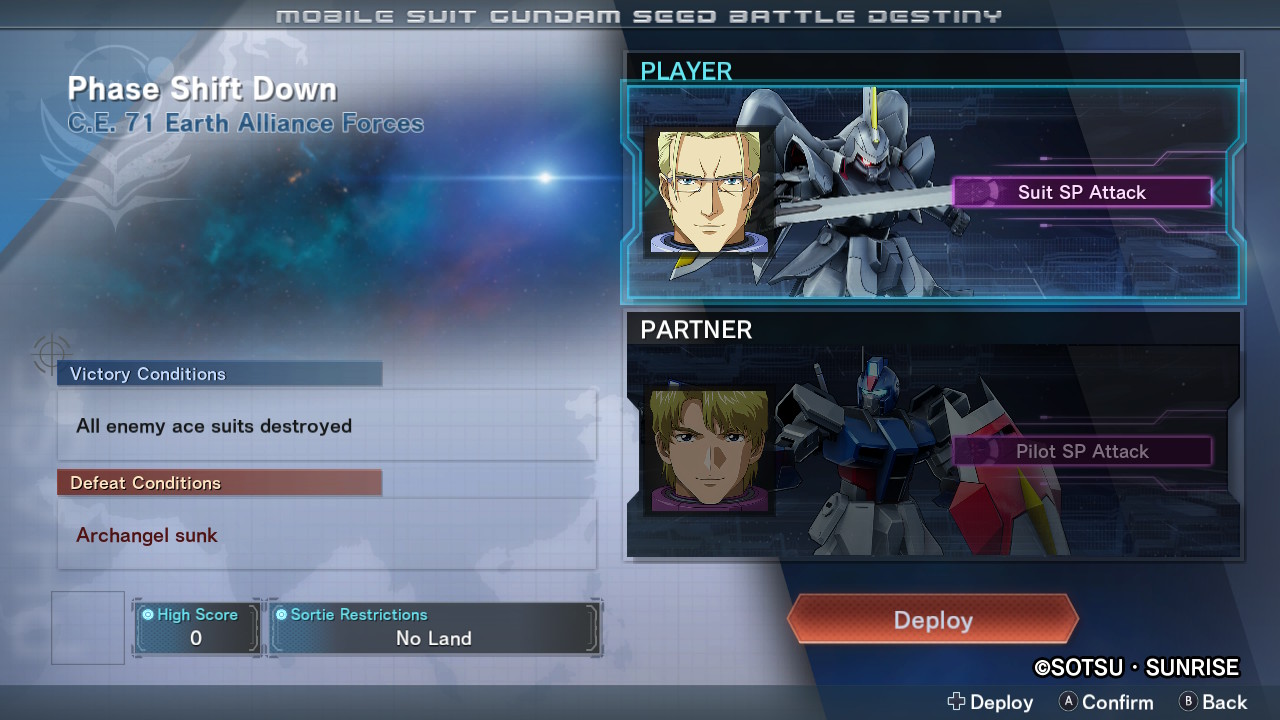Click the blond player pilot portrait
Screen dimensions: 1280x720
click(x=709, y=191)
